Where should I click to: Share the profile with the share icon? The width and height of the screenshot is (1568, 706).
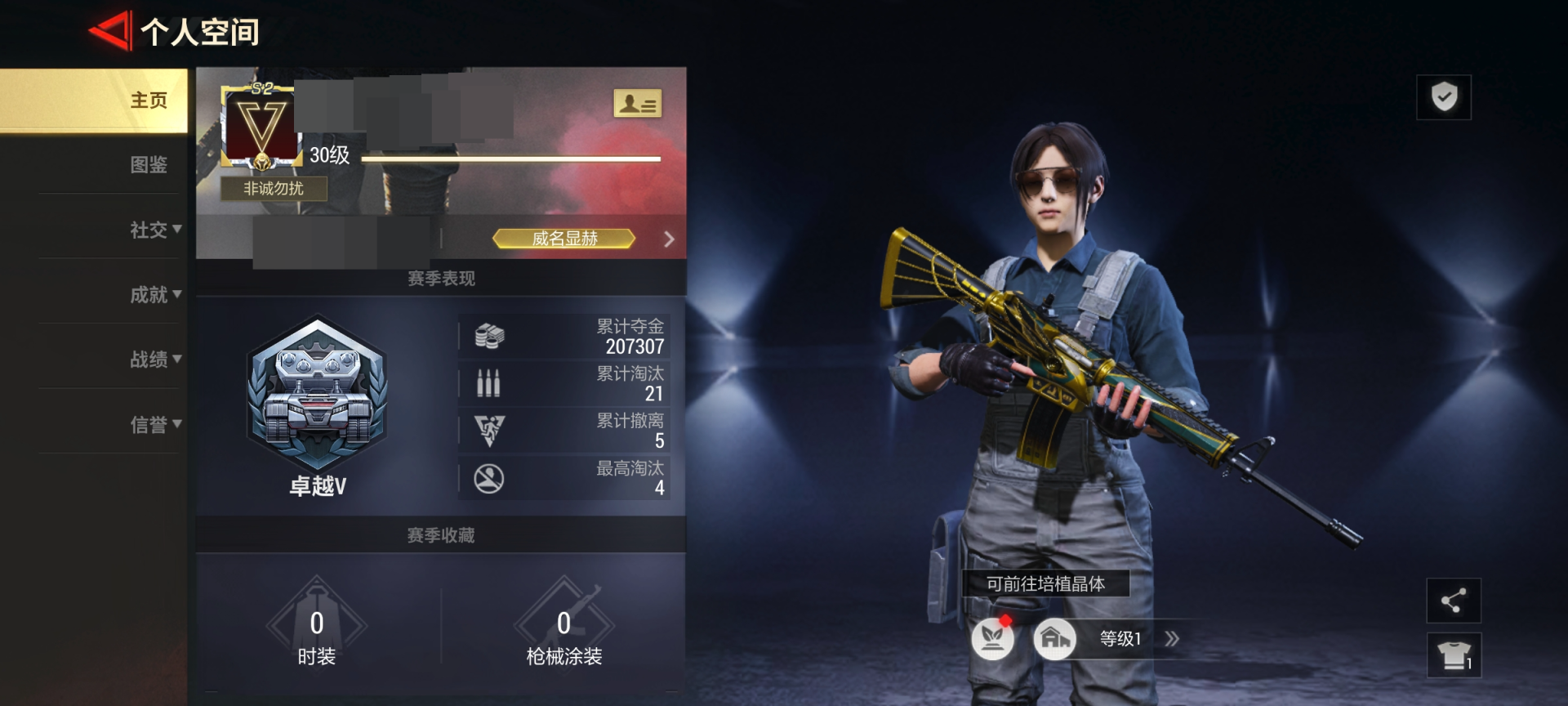[x=1453, y=601]
